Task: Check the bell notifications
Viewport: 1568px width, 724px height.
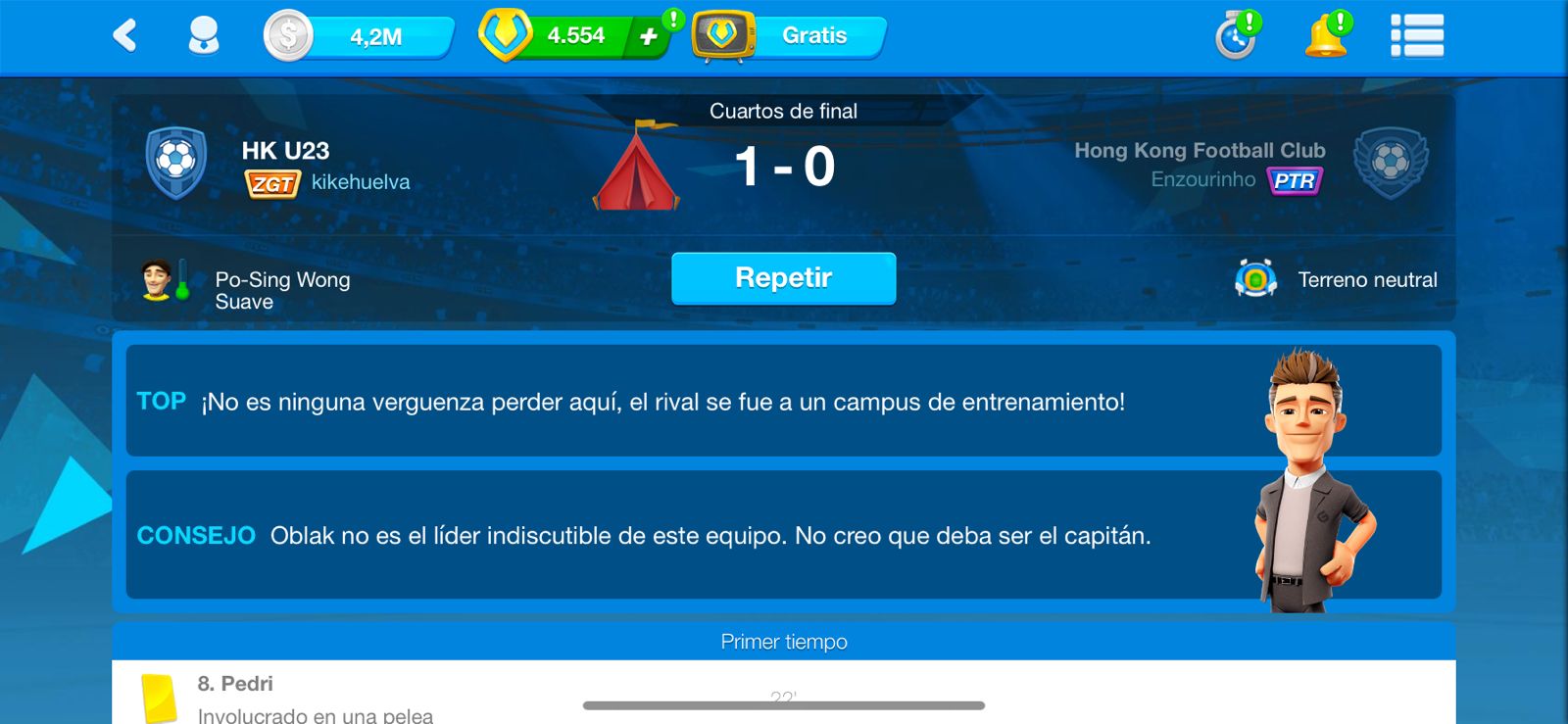Action: click(1326, 36)
